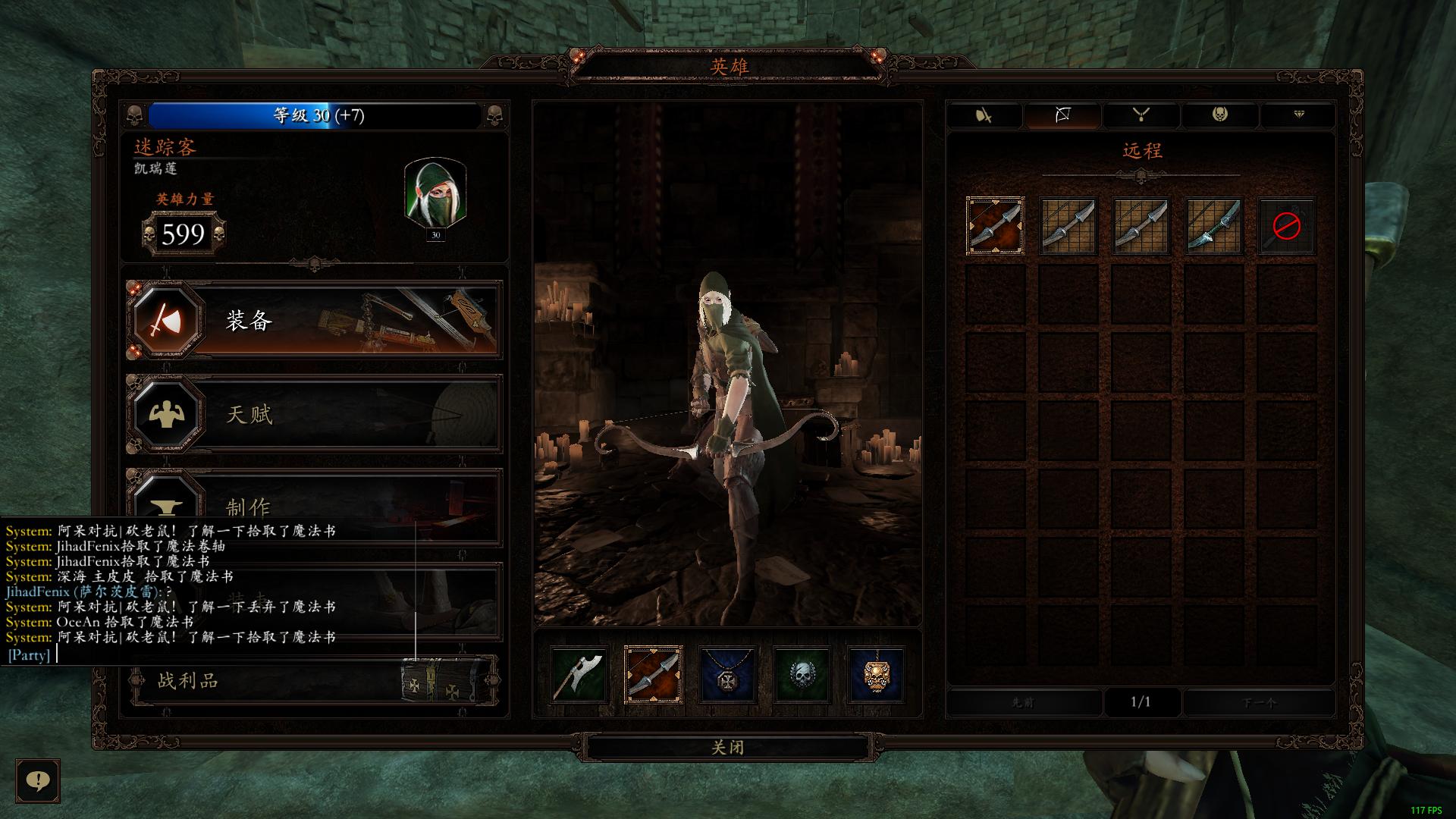Open the 天赋 talents menu
The image size is (1456, 819).
(314, 414)
